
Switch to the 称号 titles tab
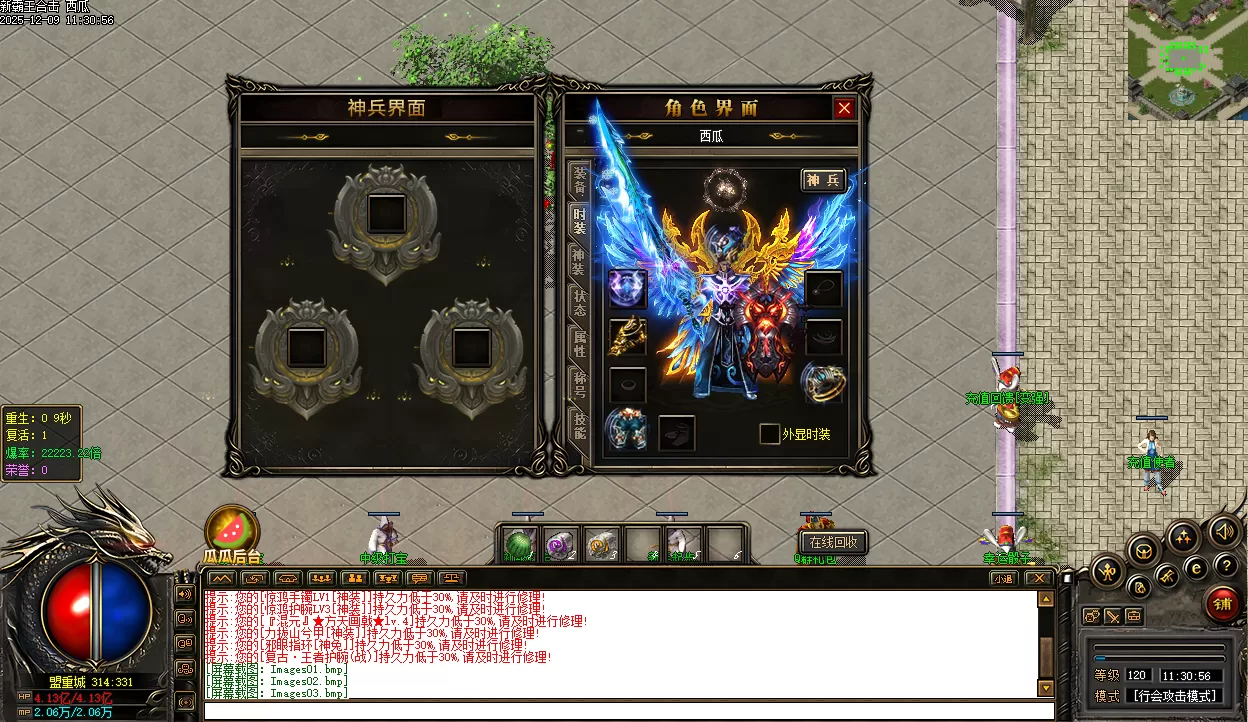(x=579, y=385)
